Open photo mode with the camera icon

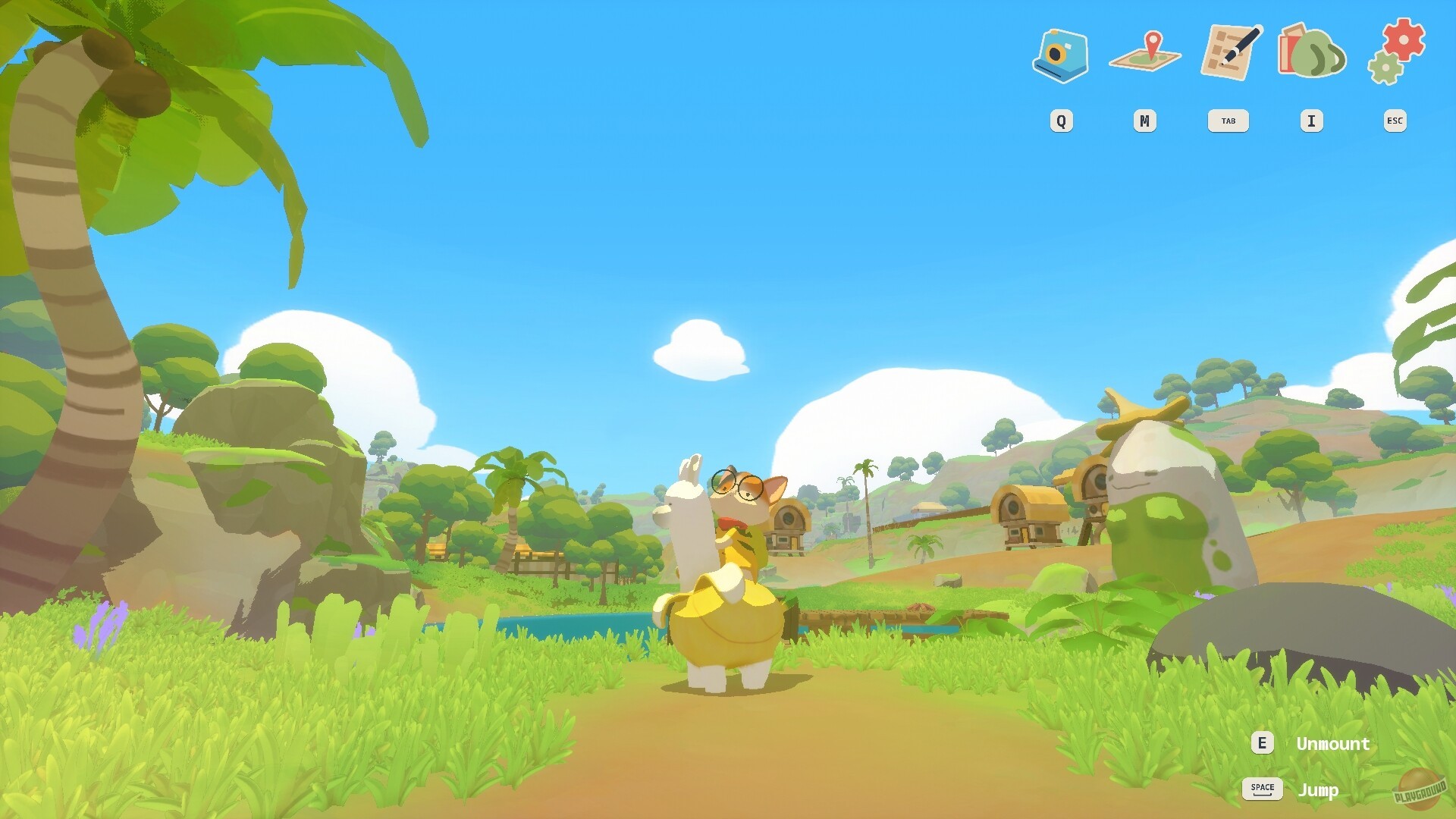coord(1062,55)
